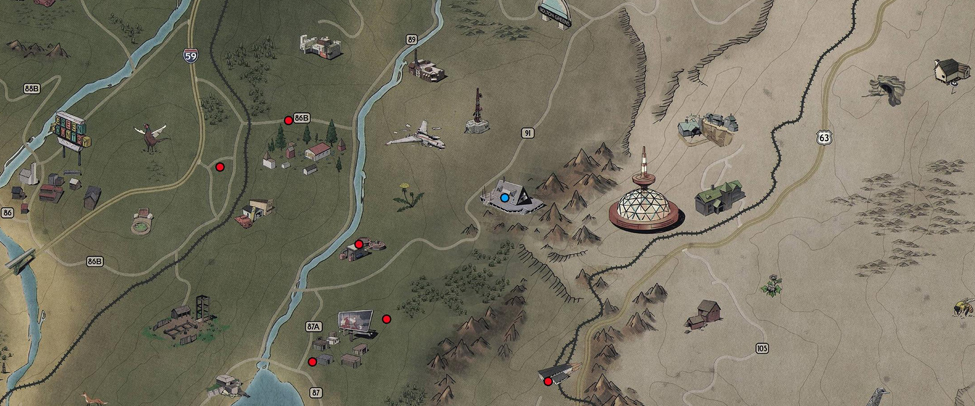This screenshot has height=406, width=975.
Task: Select the green-roofed resort building icon
Action: (x=719, y=196)
